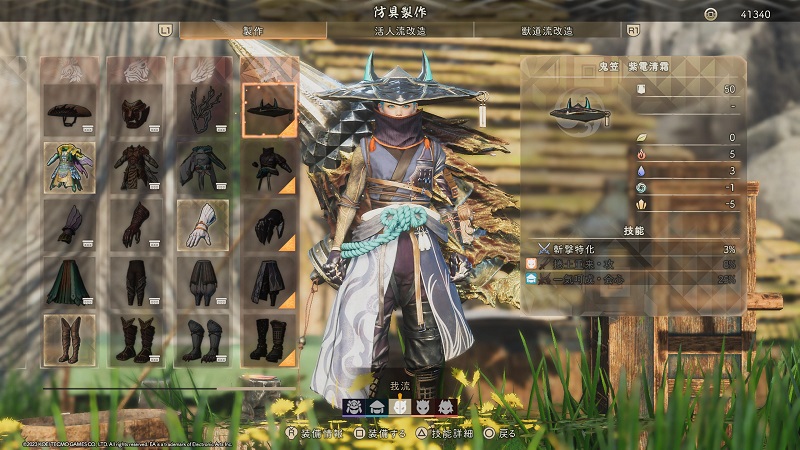Open the 活人流改造 modification tab
800x450 pixels.
pyautogui.click(x=400, y=31)
